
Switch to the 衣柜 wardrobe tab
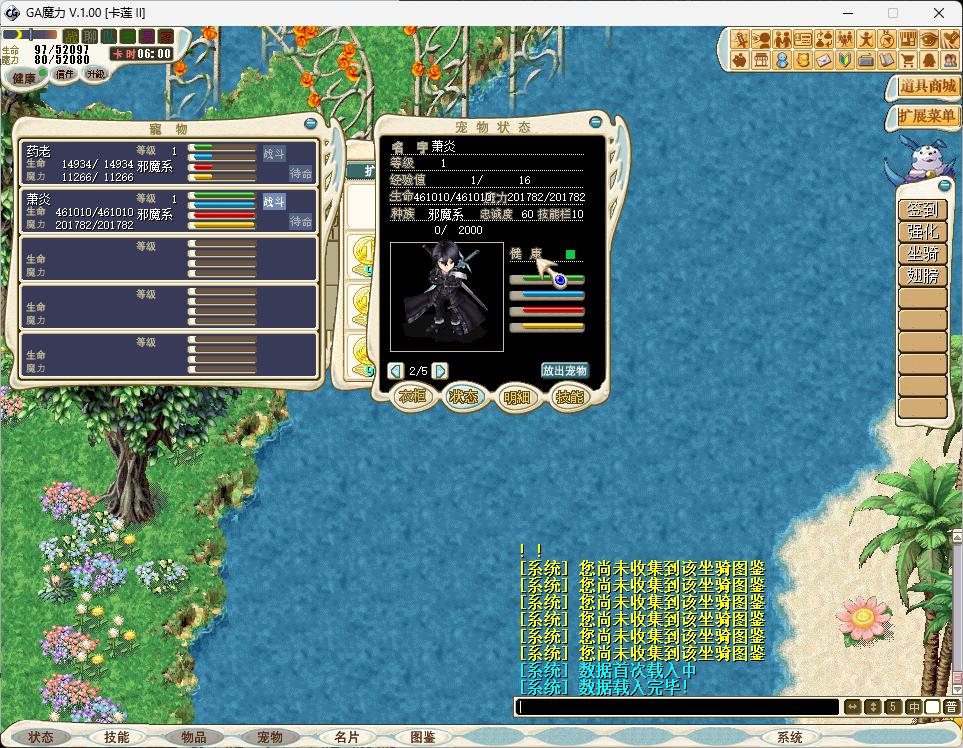(413, 397)
